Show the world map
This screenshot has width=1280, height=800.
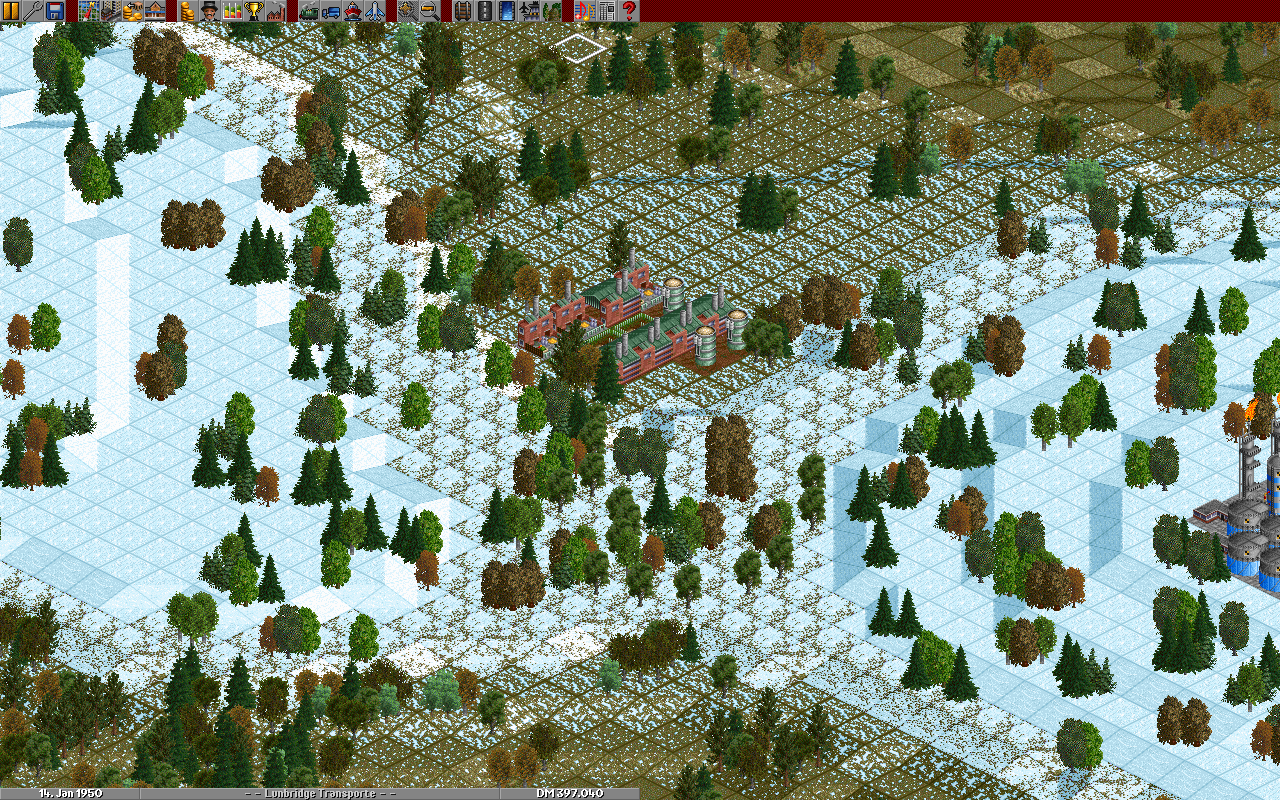87,11
